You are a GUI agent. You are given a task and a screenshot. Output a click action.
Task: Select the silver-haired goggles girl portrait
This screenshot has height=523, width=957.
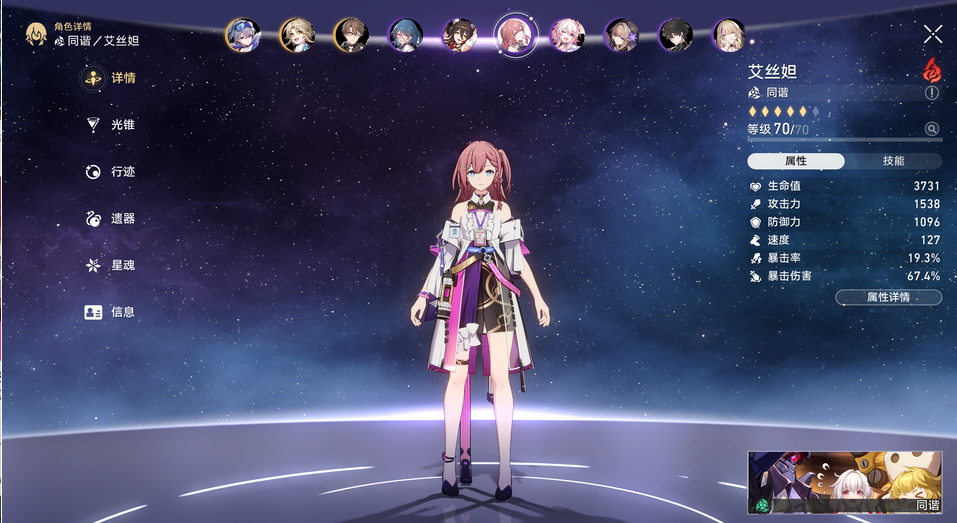(x=243, y=35)
